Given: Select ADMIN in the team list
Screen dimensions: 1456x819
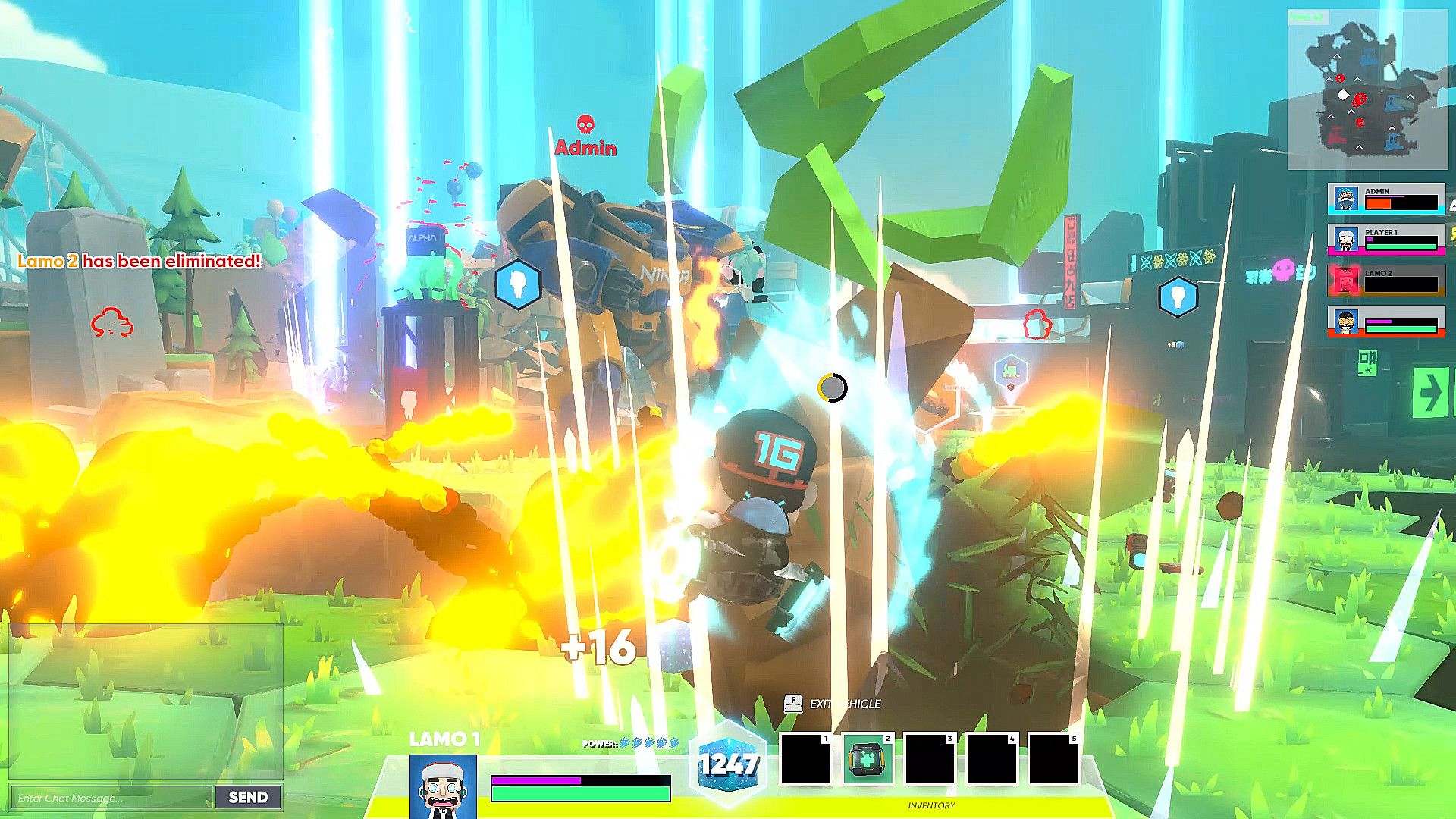Looking at the screenshot, I should (x=1386, y=199).
